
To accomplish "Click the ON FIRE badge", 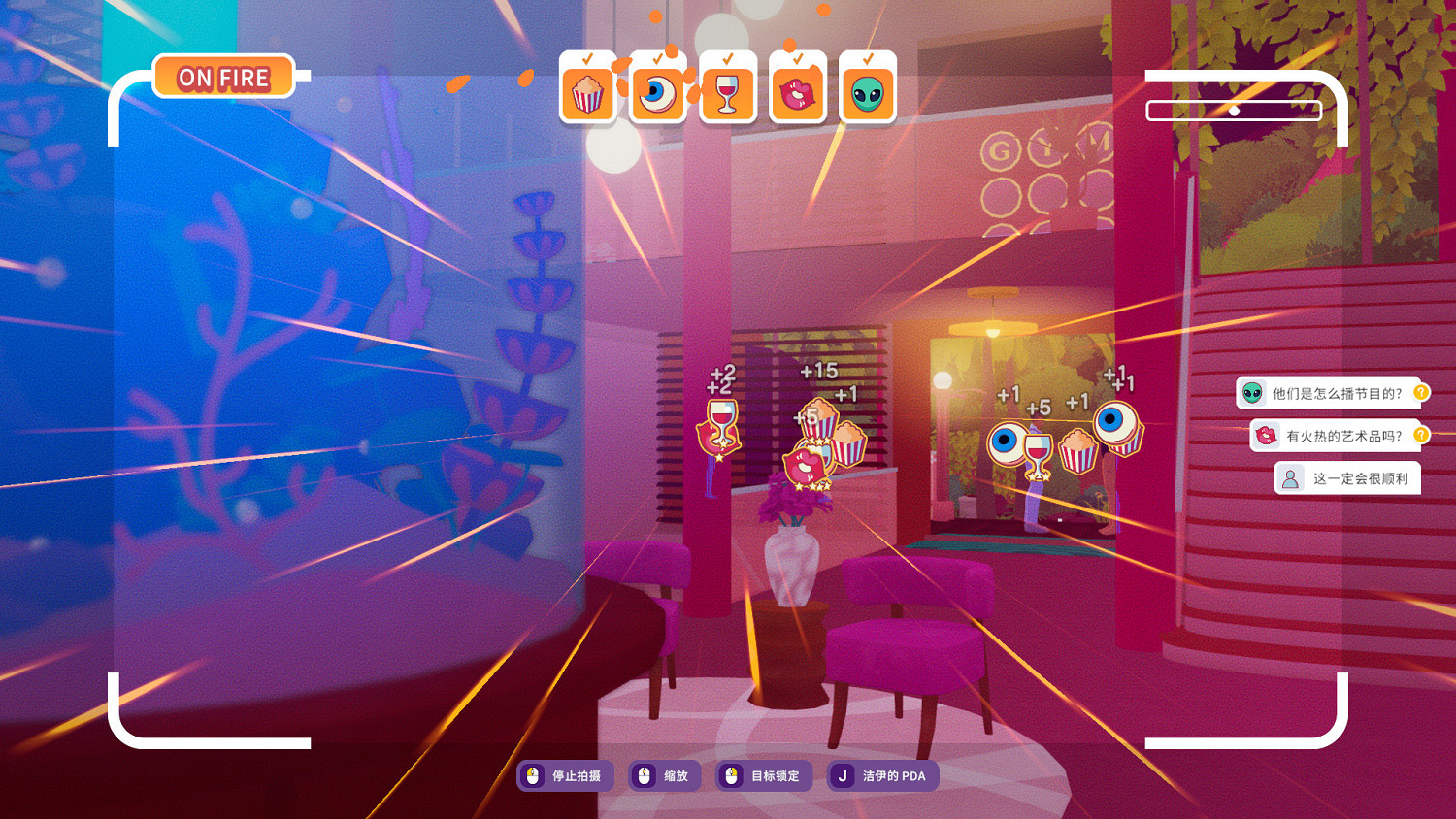I will click(x=221, y=78).
